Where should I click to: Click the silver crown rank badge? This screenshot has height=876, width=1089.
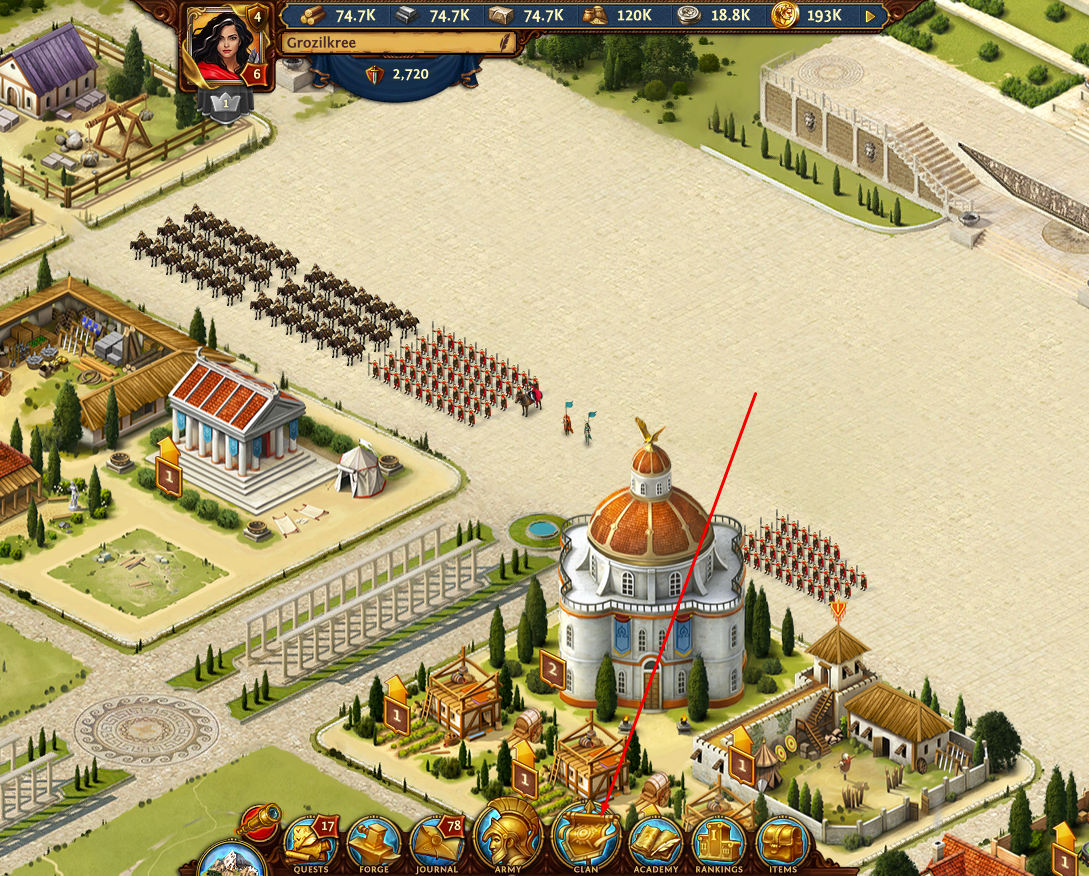tap(225, 104)
